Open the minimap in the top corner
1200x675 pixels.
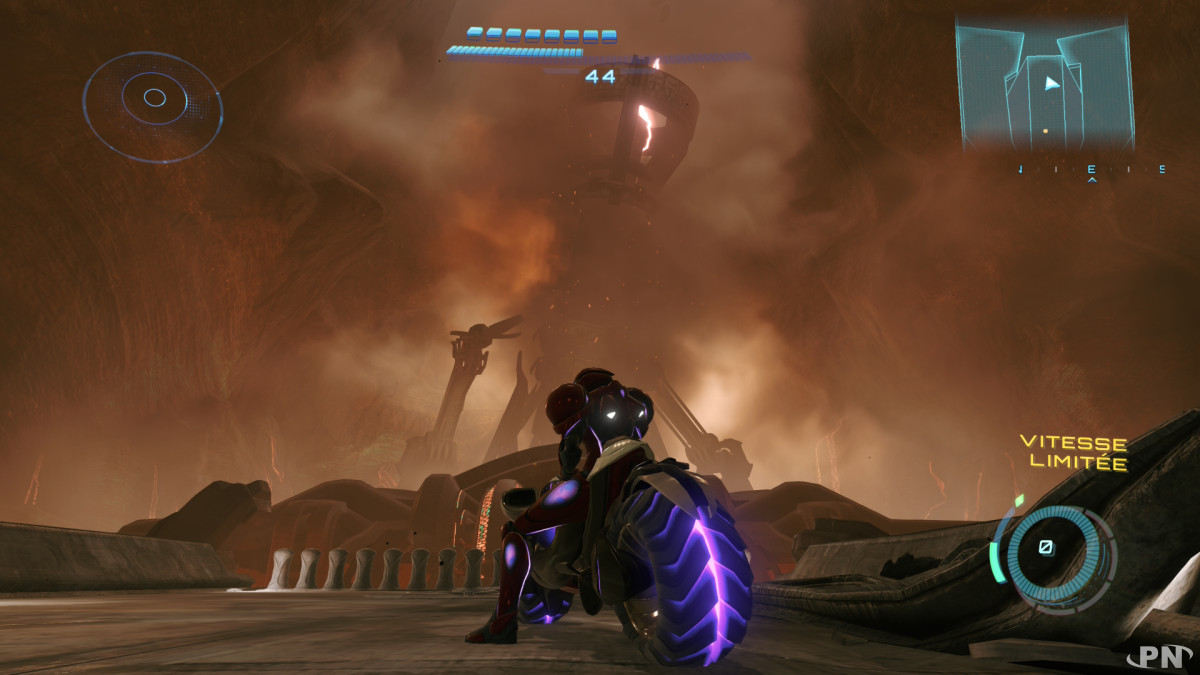pos(1045,85)
